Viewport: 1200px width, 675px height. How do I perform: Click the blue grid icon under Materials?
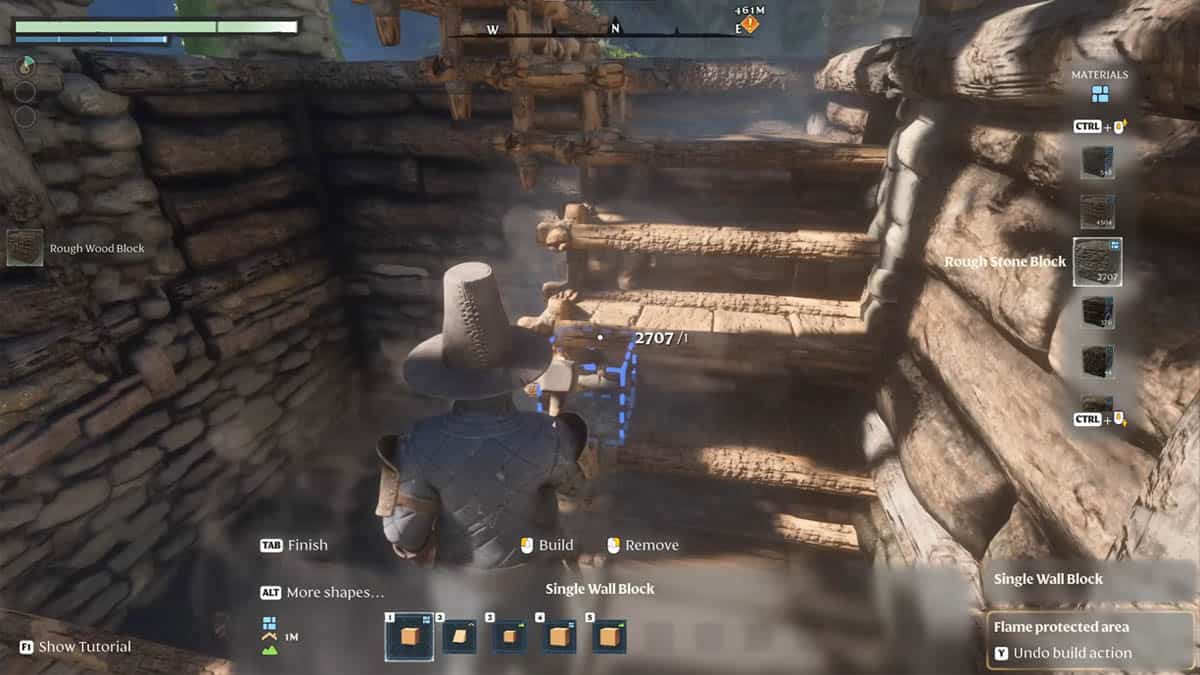[x=1100, y=95]
